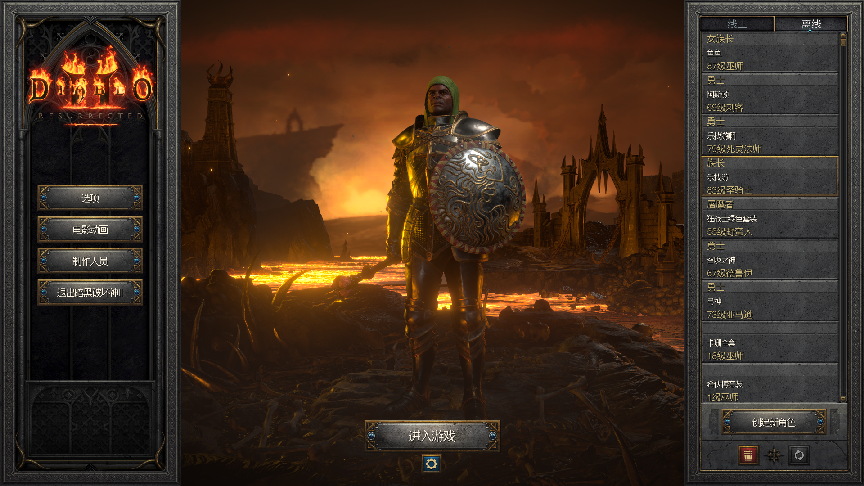Select the highlighted level 86 Paladin character
Image resolution: width=864 pixels, height=486 pixels.
pos(770,176)
